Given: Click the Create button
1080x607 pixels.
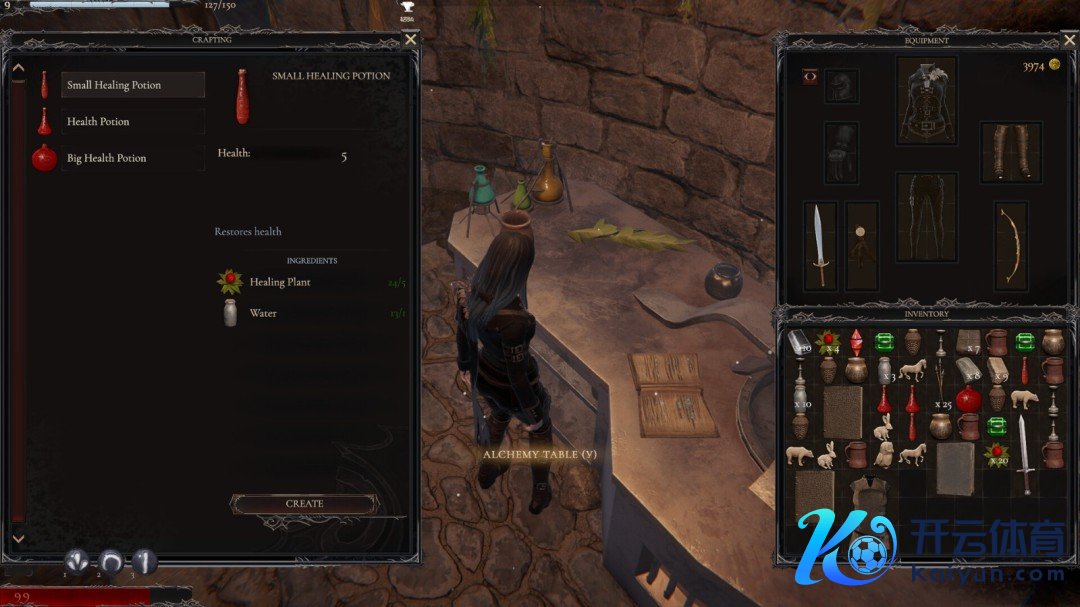Looking at the screenshot, I should (x=304, y=504).
